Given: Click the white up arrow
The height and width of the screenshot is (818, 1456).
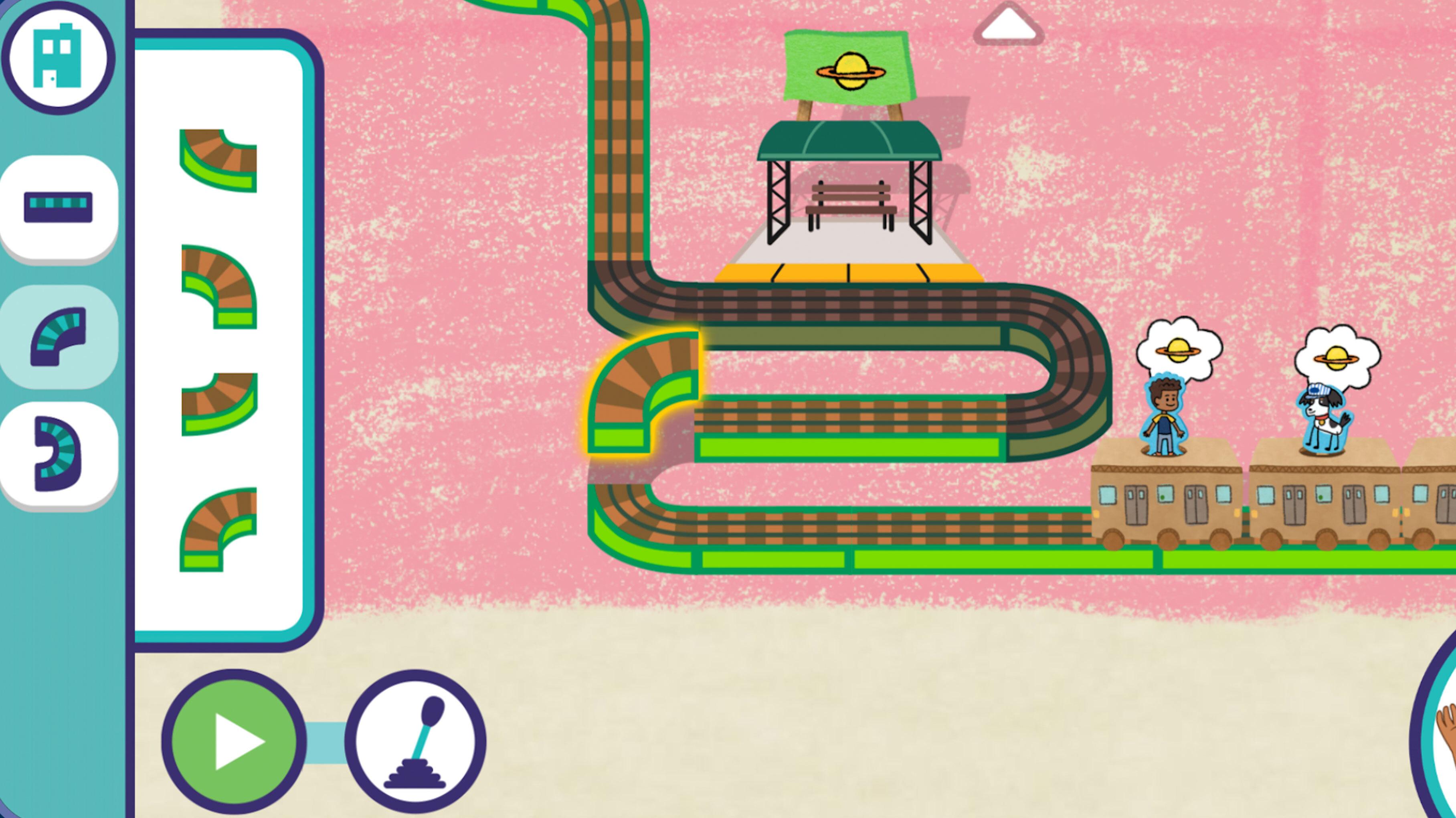Looking at the screenshot, I should (1008, 25).
